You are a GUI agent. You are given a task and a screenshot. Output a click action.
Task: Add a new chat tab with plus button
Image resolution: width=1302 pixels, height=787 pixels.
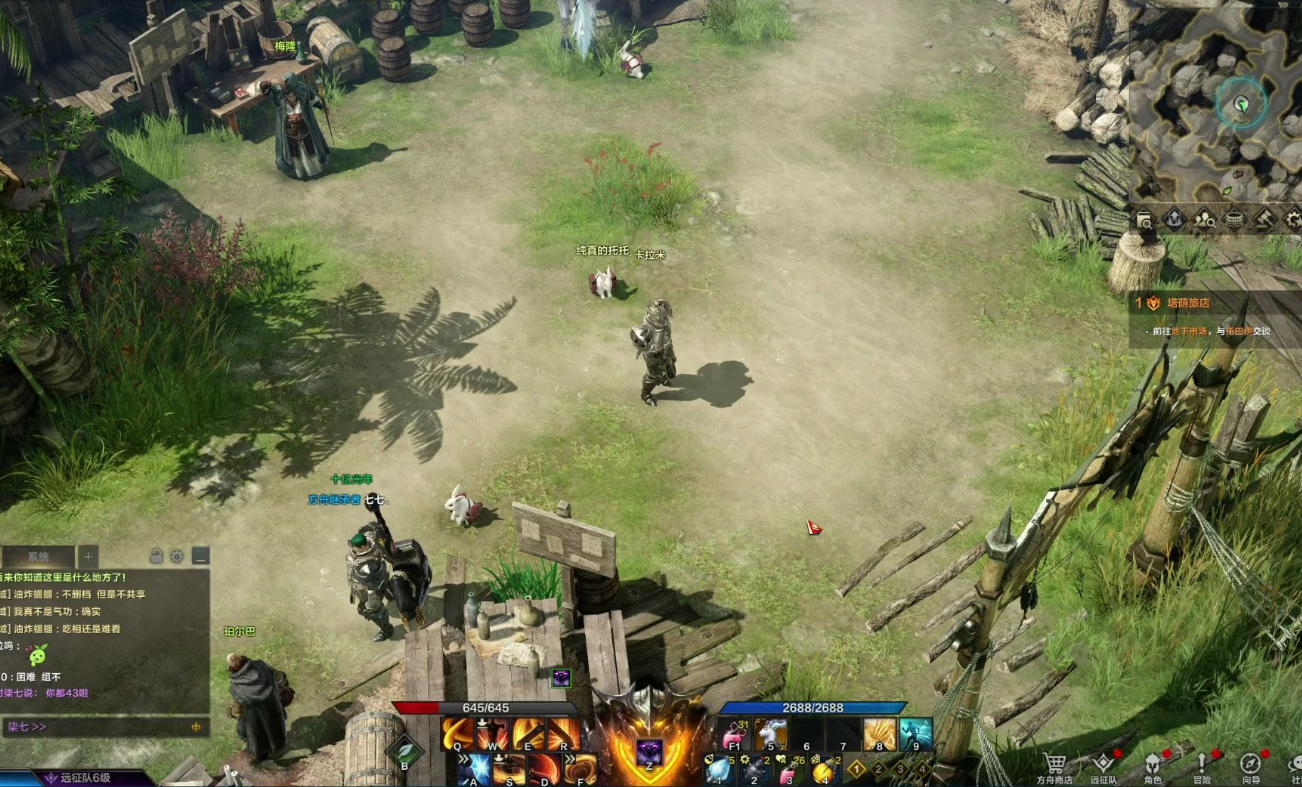click(x=88, y=556)
